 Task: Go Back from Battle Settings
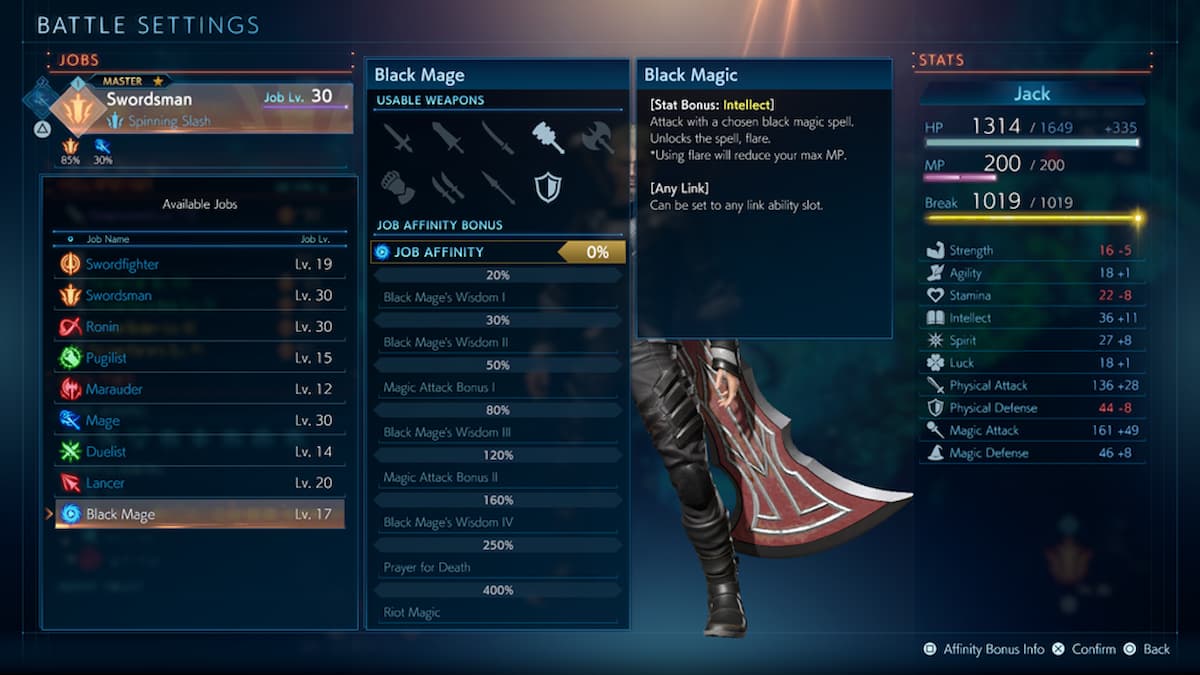tap(1146, 649)
